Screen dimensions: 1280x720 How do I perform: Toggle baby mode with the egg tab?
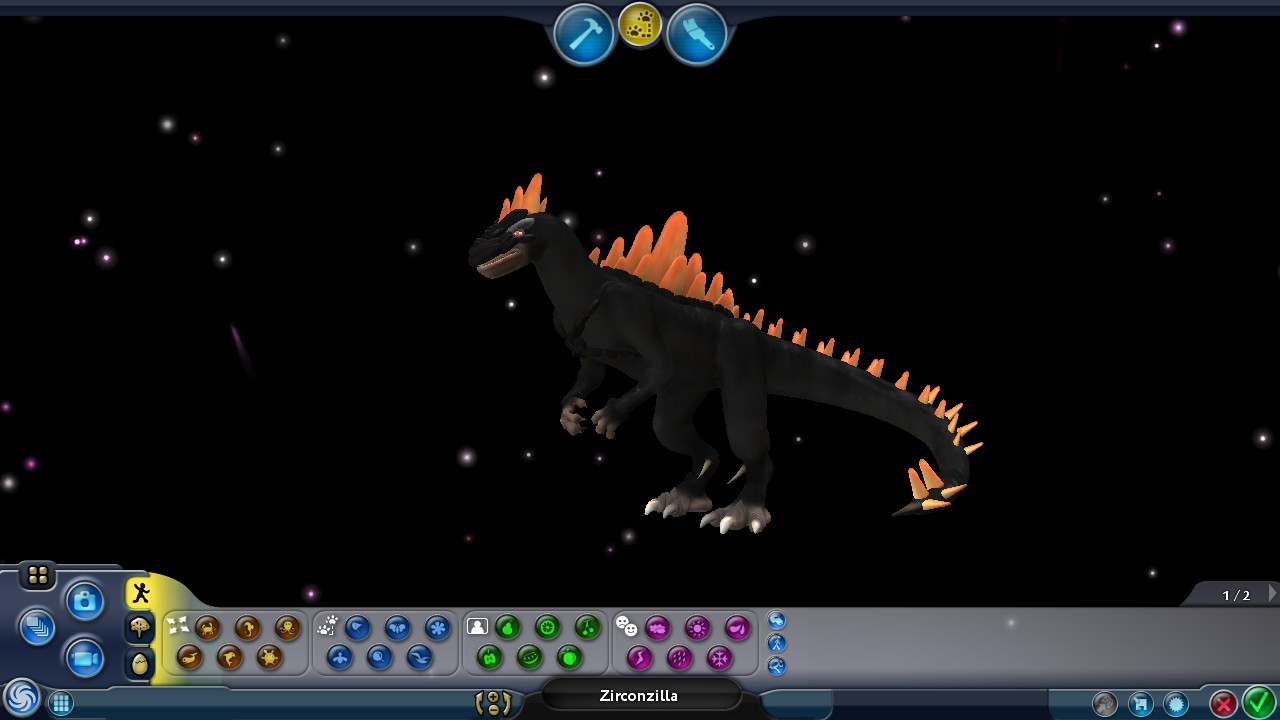point(139,661)
